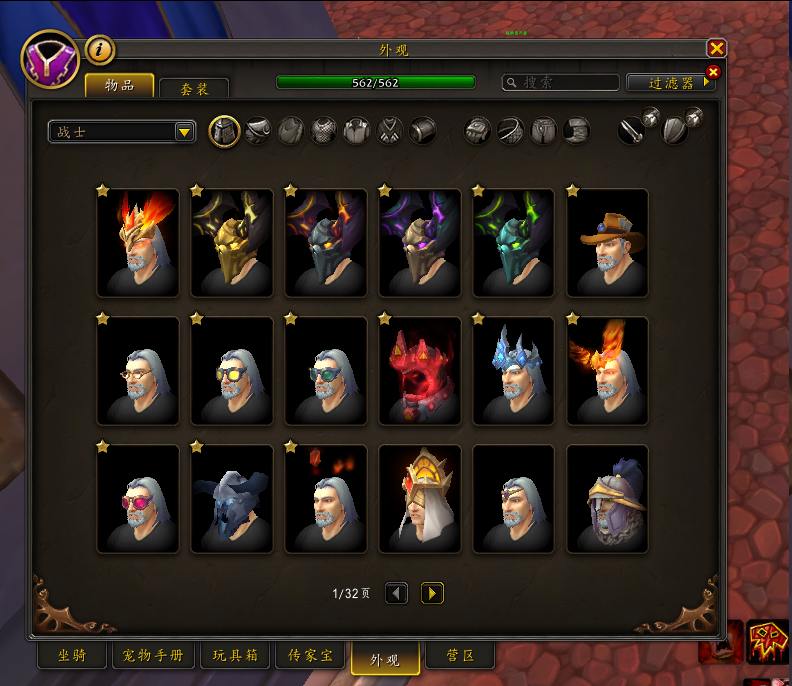Image resolution: width=792 pixels, height=686 pixels.
Task: Open the 玩具箱 toy box tab
Action: click(234, 657)
